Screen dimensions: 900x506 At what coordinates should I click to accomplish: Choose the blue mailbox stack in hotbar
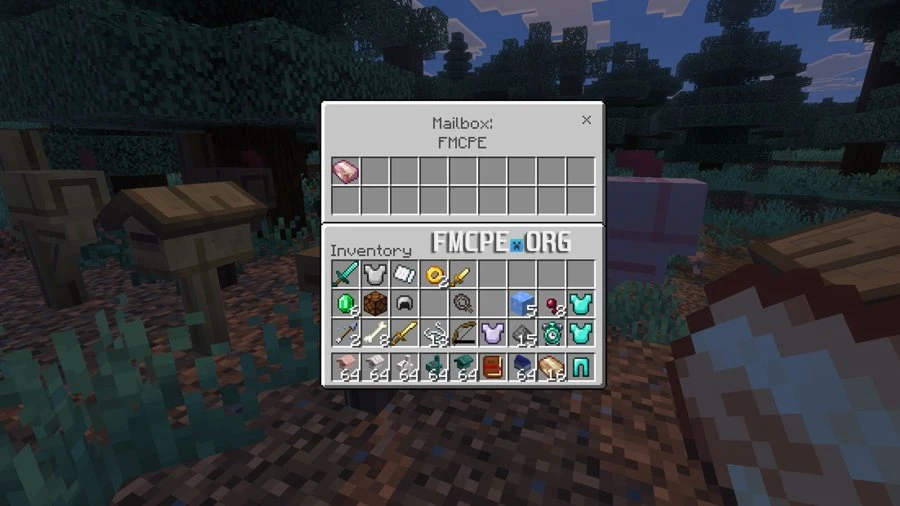coord(522,368)
